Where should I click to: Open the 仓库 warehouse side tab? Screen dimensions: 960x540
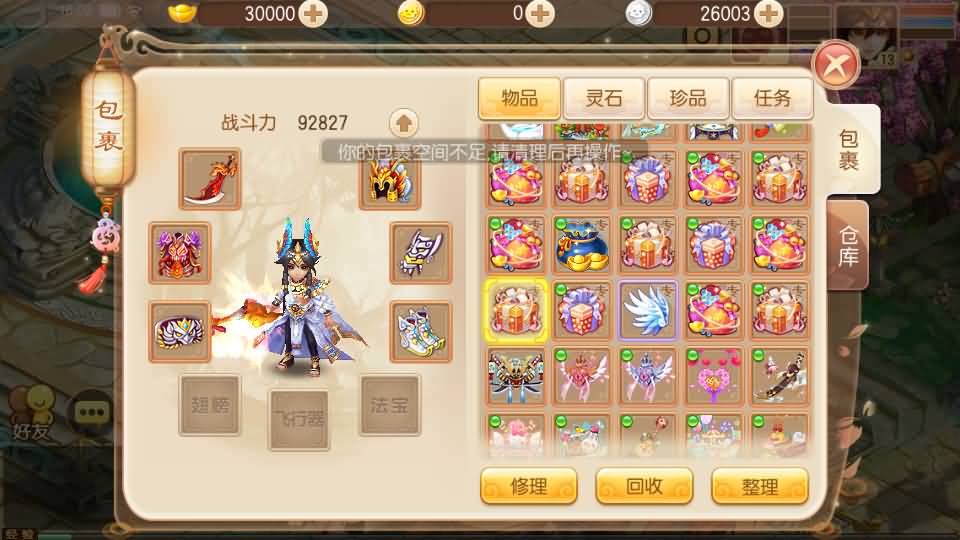pos(848,245)
